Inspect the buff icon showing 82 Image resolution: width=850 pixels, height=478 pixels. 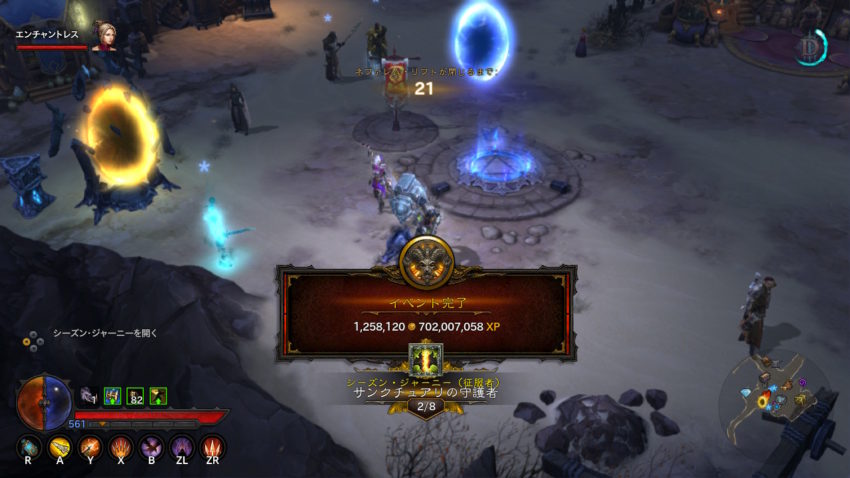point(135,396)
